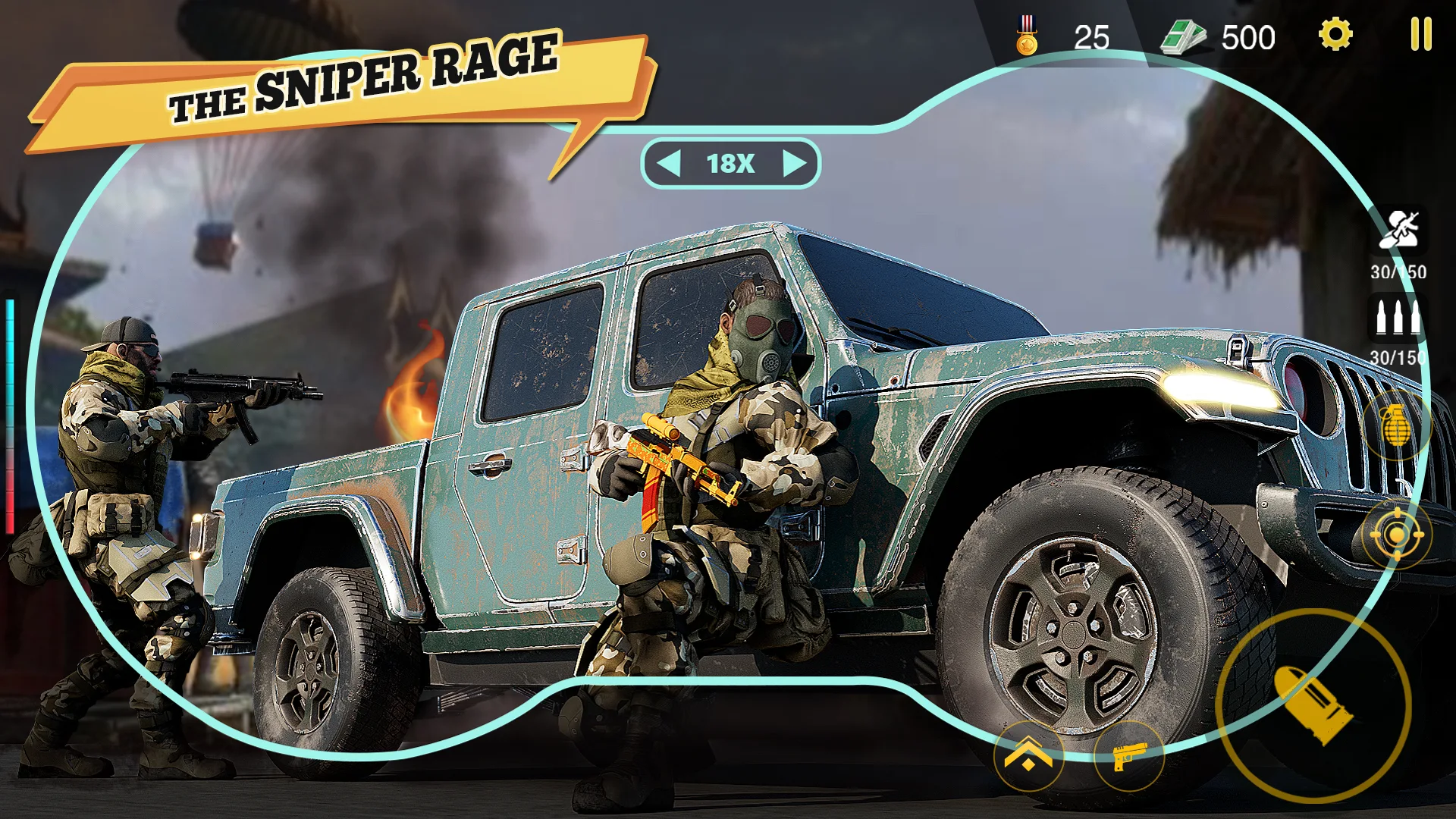This screenshot has height=819, width=1456.
Task: Decrease scope zoom with left arrow
Action: 669,163
